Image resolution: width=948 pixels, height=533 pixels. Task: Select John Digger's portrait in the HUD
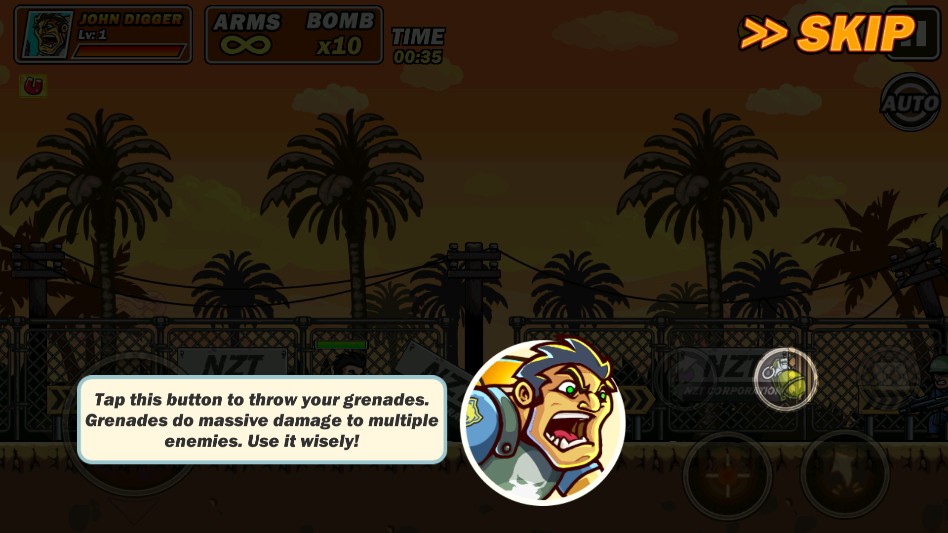[x=46, y=35]
